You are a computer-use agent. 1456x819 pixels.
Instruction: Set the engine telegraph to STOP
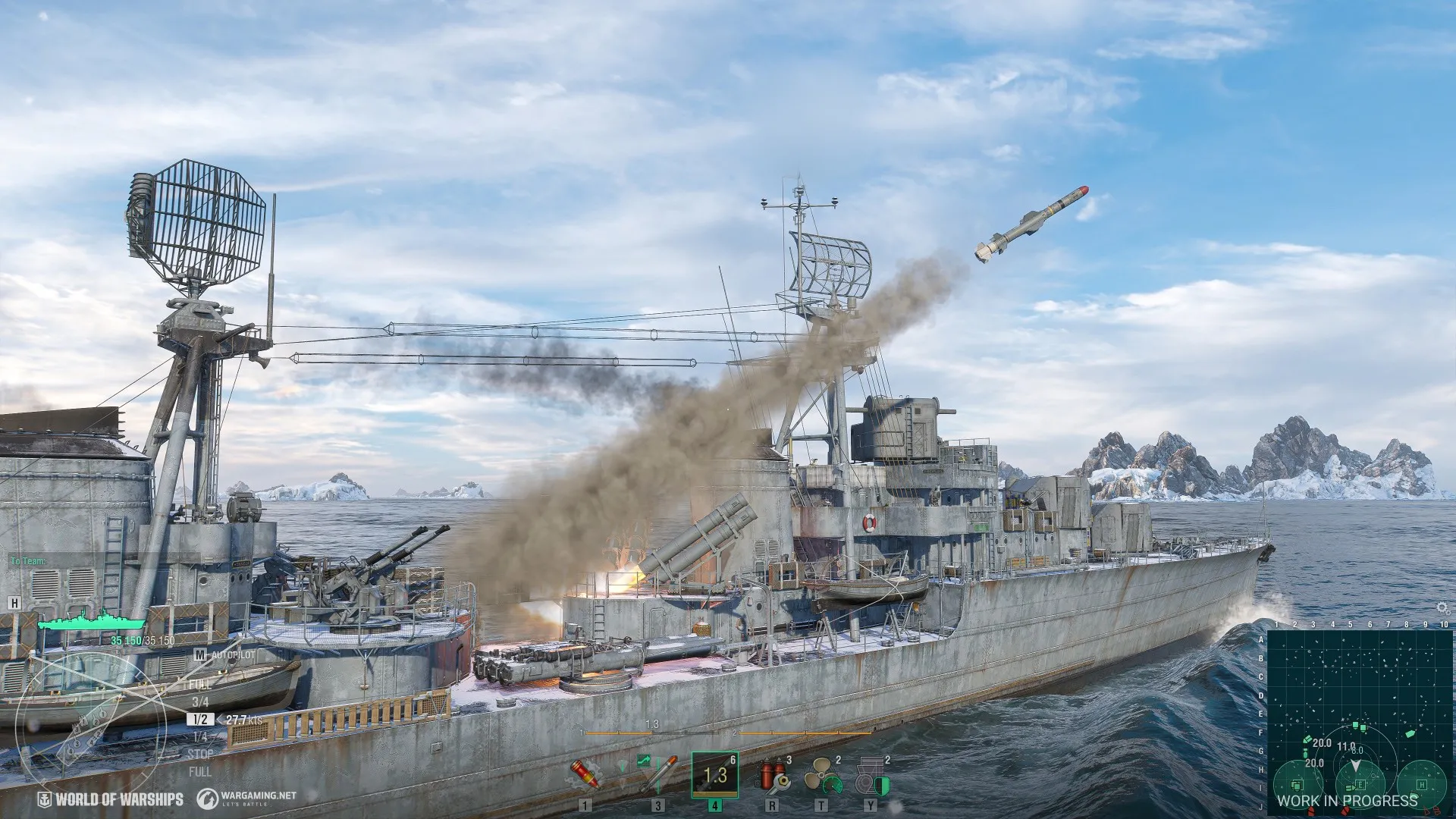click(x=200, y=755)
